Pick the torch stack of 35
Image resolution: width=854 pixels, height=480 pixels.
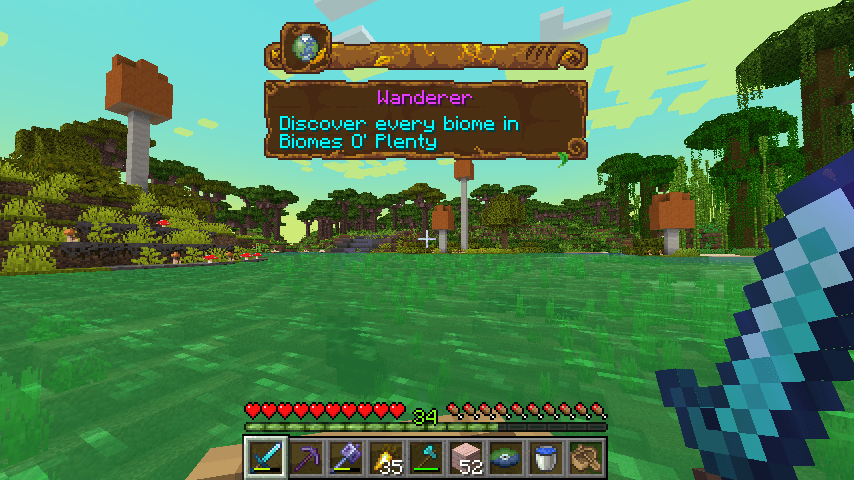coord(386,458)
